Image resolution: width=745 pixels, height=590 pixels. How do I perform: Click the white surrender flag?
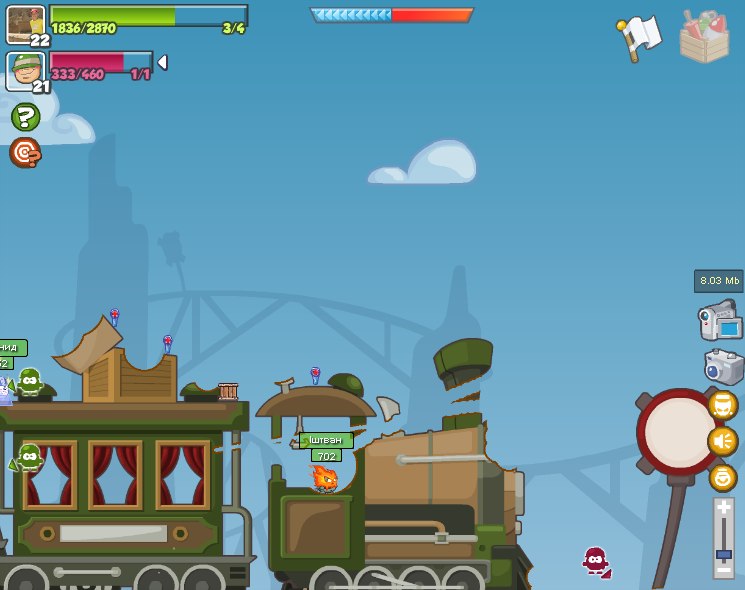pos(639,36)
